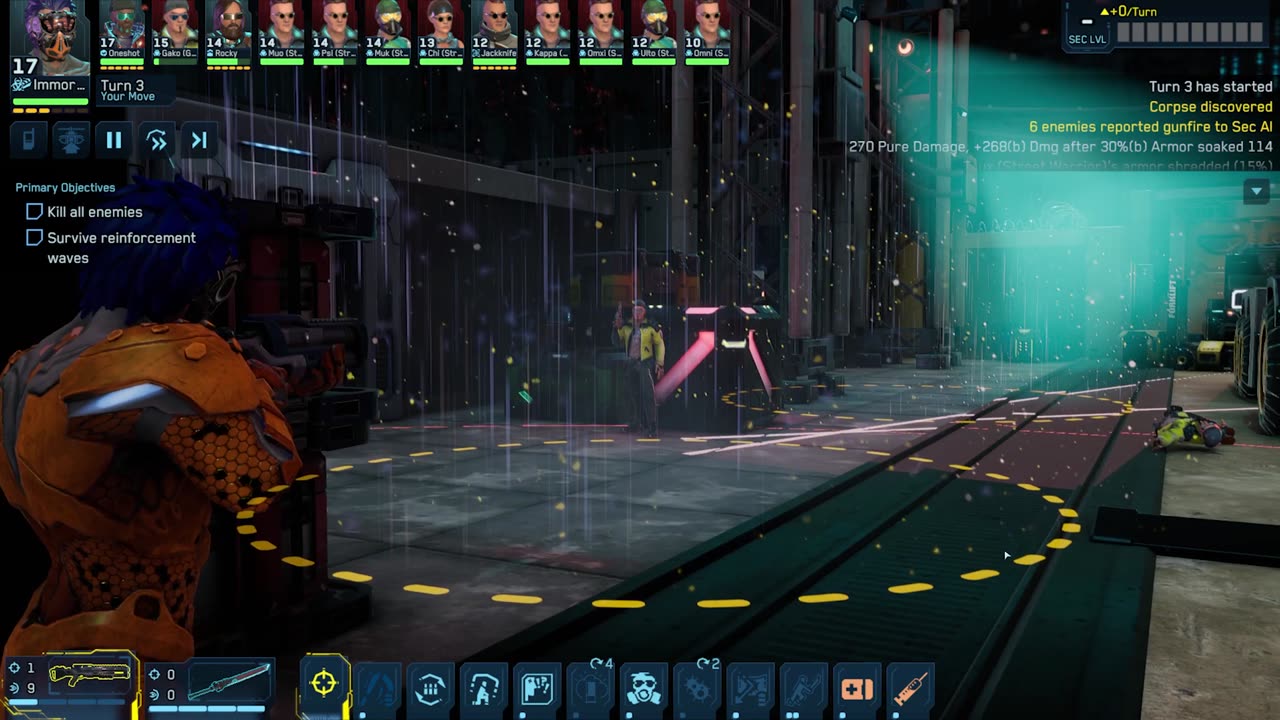The image size is (1280, 720).
Task: Activate the crosshair aimed shot ability
Action: point(324,684)
